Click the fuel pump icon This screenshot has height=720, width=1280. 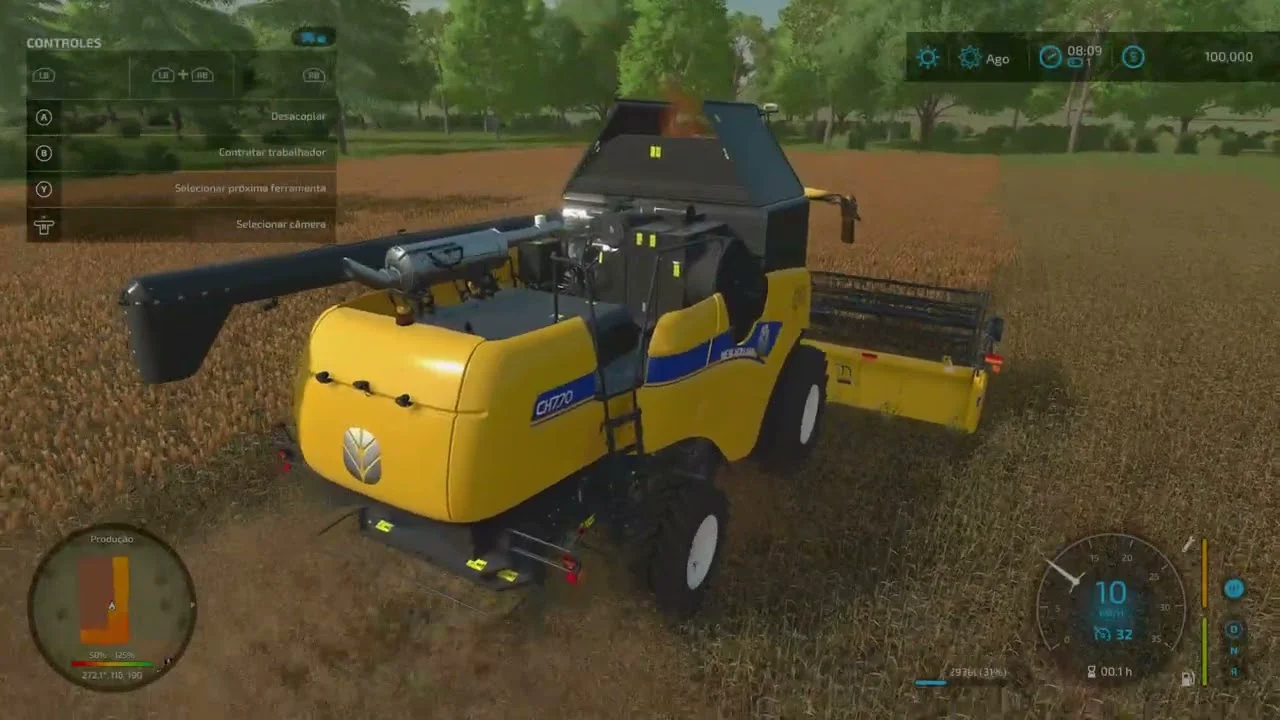coord(1187,679)
